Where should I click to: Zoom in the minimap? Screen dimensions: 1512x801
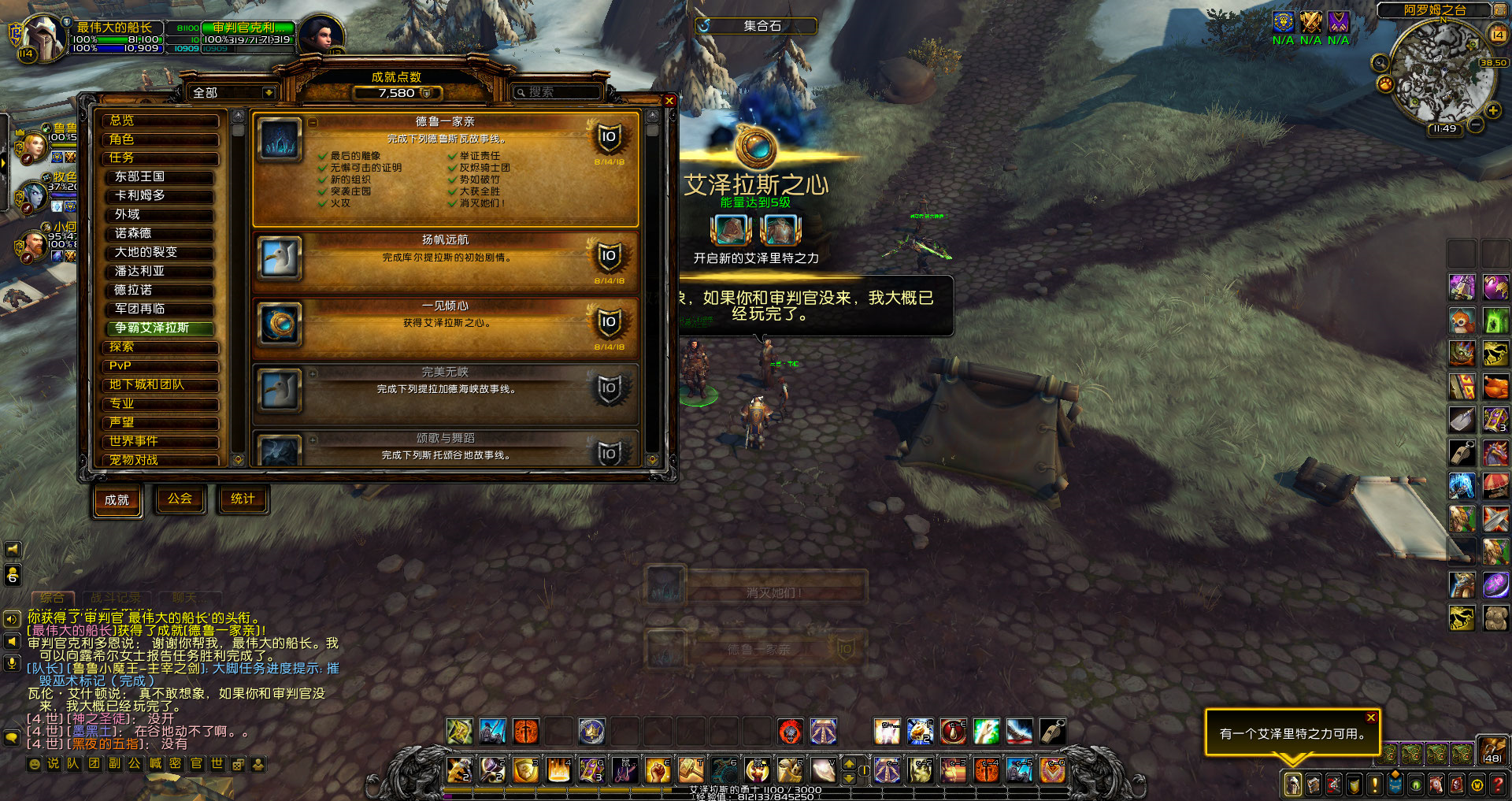point(1493,110)
